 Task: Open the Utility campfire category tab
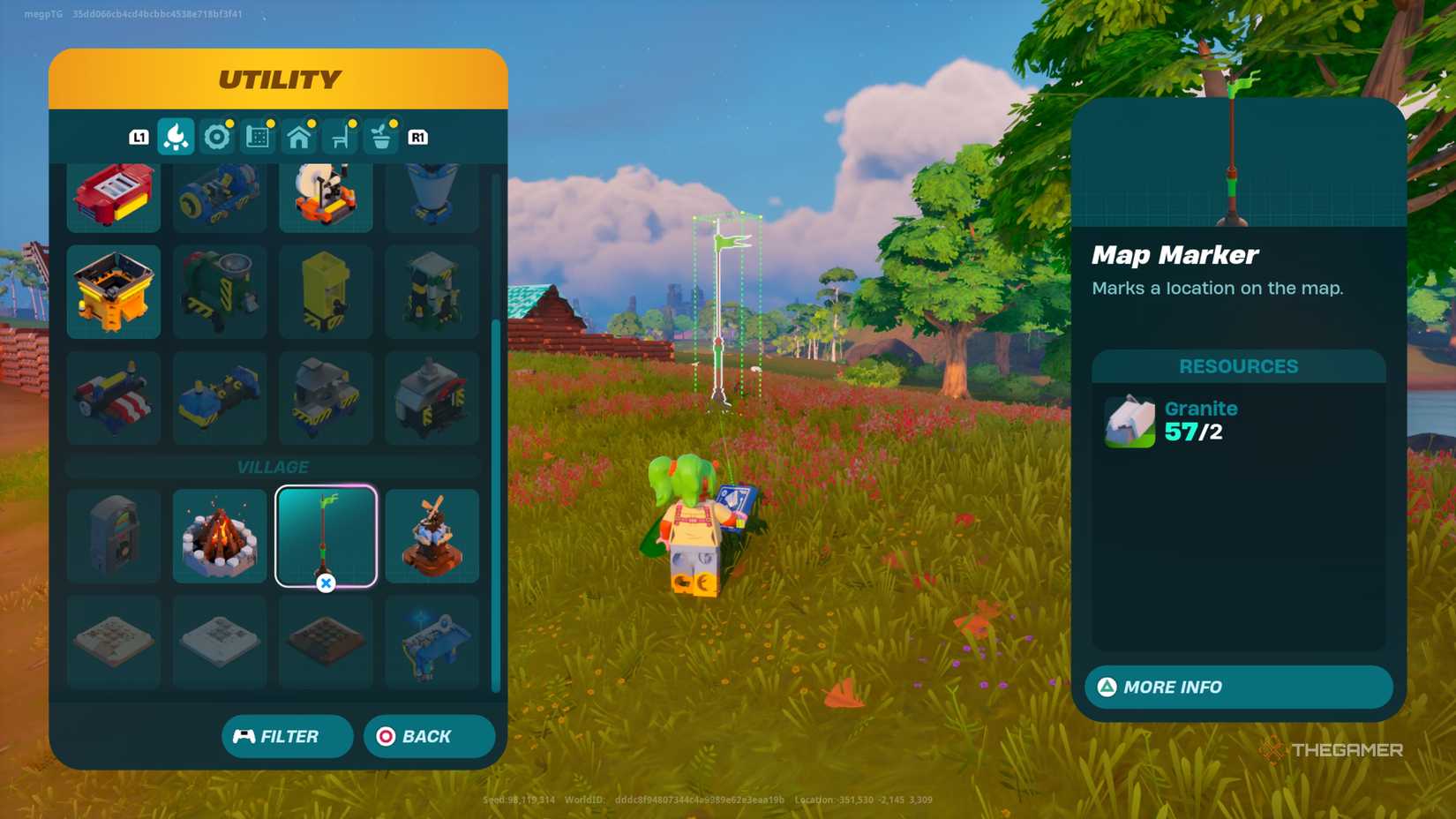tap(176, 137)
